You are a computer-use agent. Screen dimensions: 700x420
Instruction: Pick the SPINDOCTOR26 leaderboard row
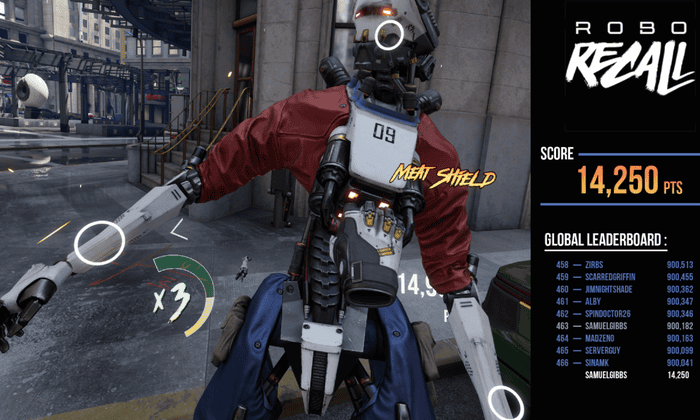click(x=621, y=313)
